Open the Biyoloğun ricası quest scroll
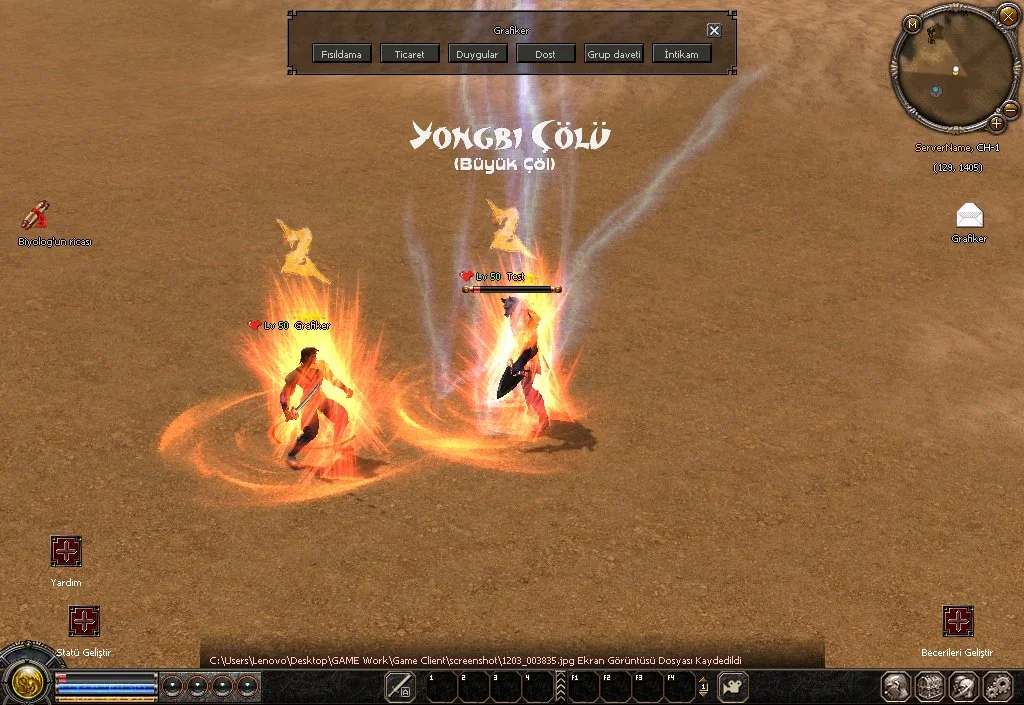This screenshot has width=1024, height=705. (37, 214)
